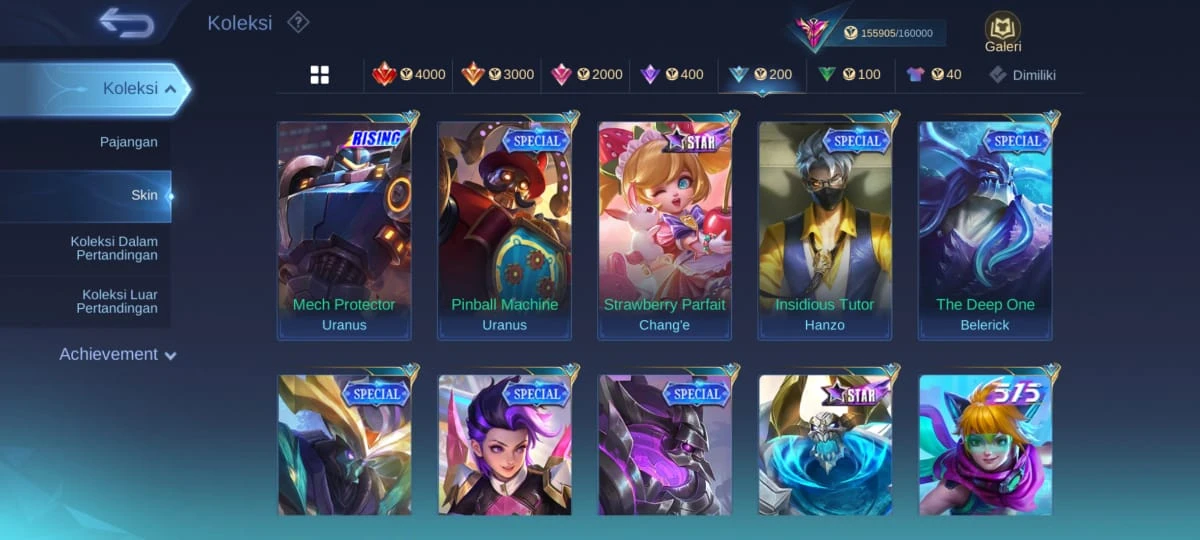The width and height of the screenshot is (1200, 540).
Task: Select the Skin menu entry
Action: pos(144,195)
